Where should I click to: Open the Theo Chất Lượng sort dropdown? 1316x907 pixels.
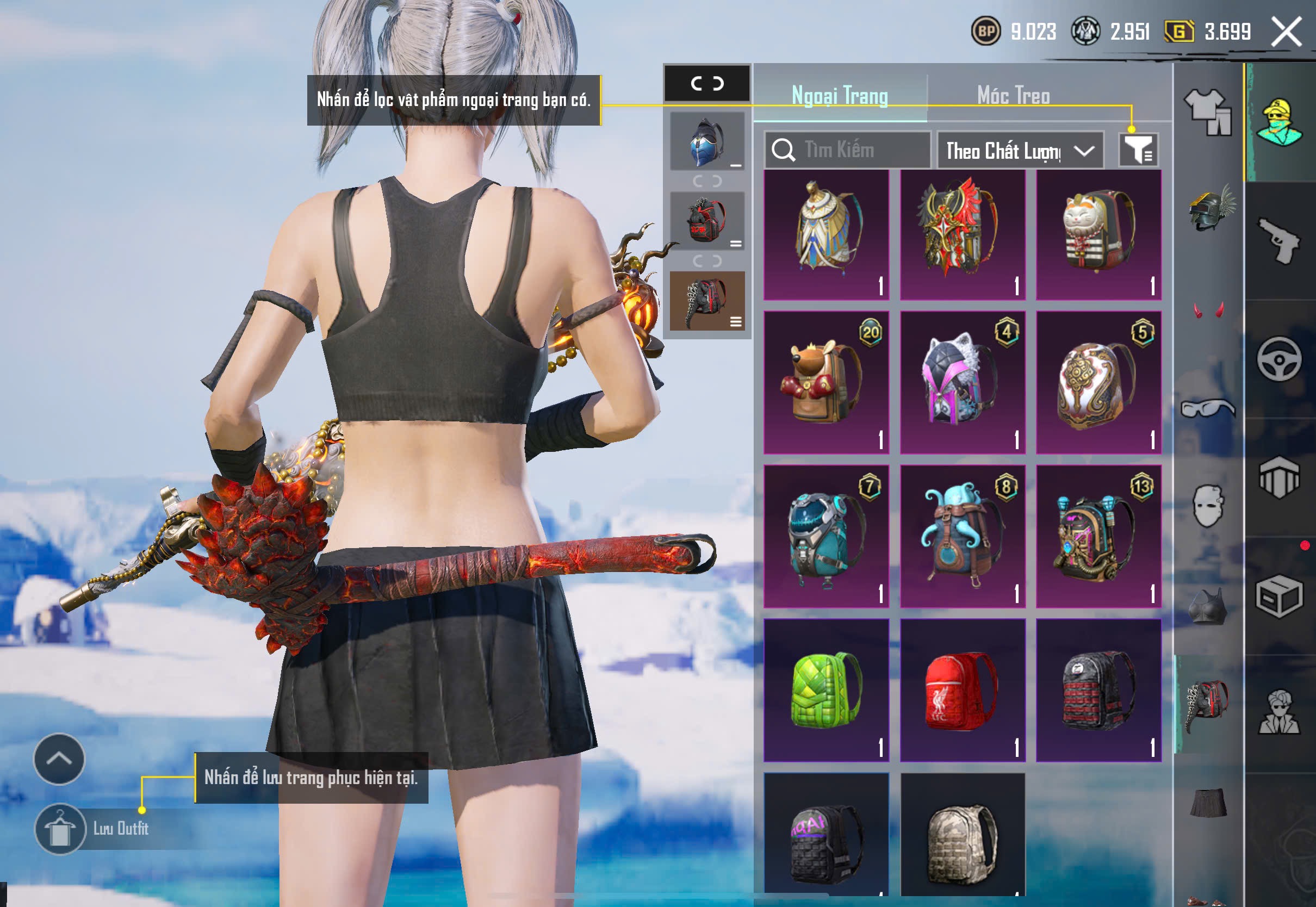pos(1020,151)
